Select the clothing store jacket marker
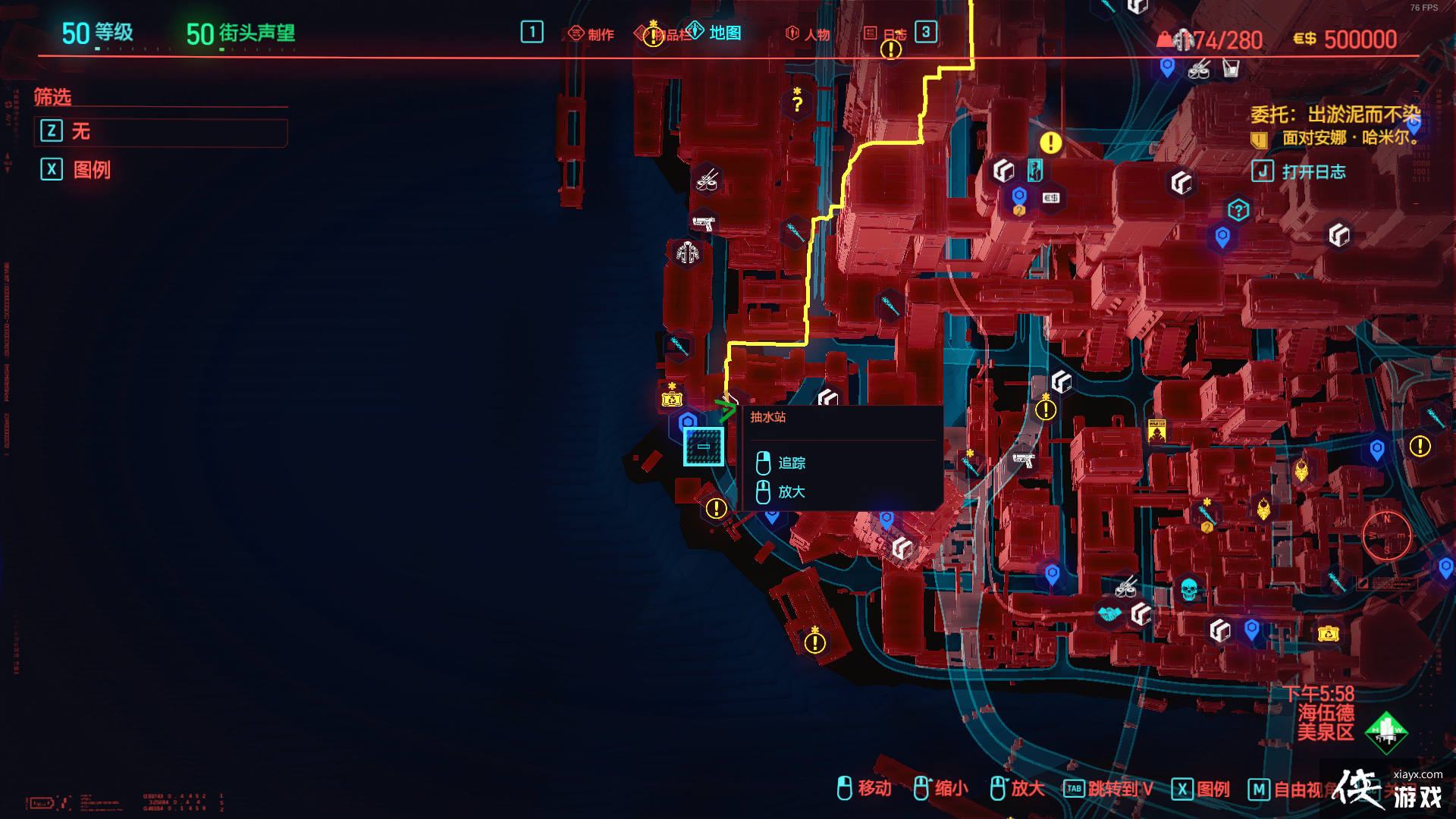The image size is (1456, 819). coord(688,252)
